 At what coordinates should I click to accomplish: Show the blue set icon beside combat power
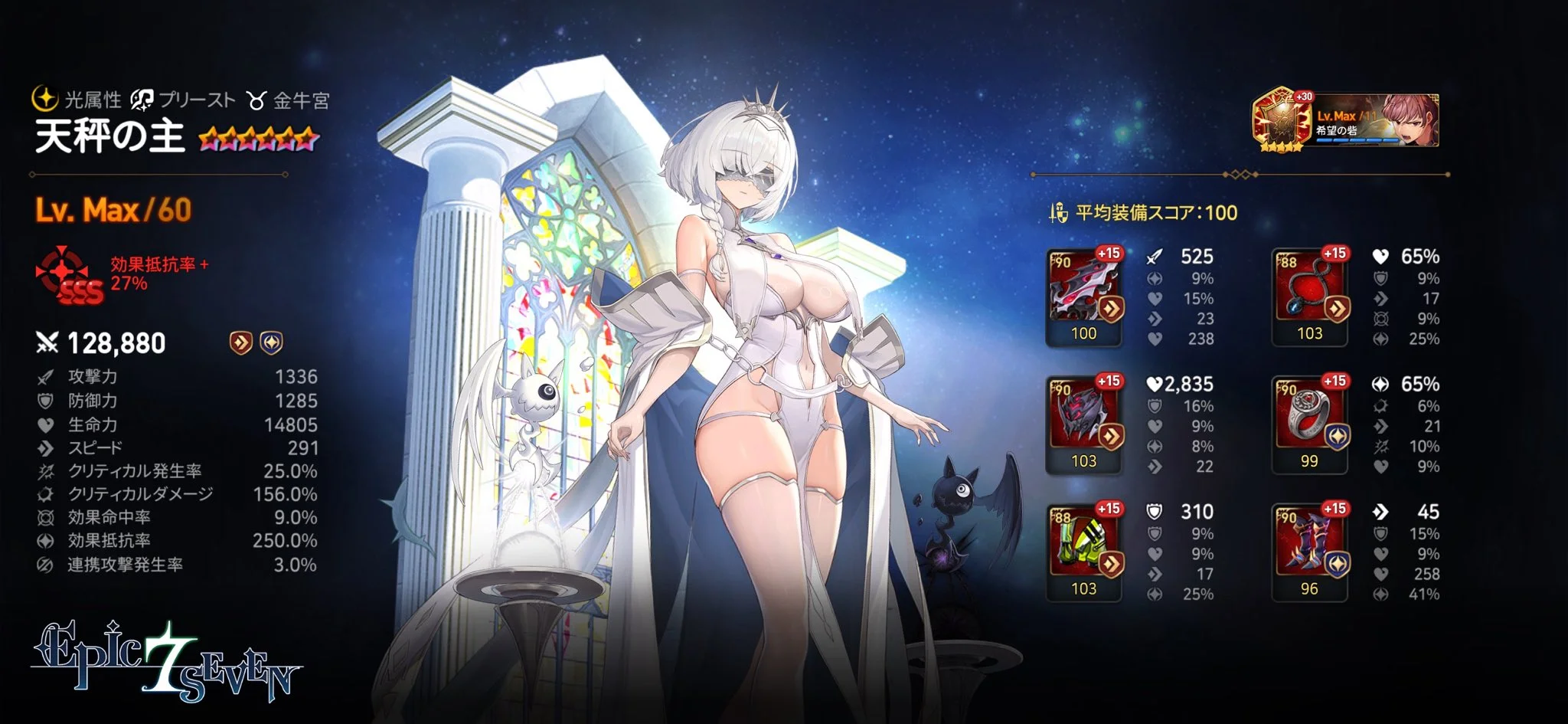pyautogui.click(x=272, y=342)
